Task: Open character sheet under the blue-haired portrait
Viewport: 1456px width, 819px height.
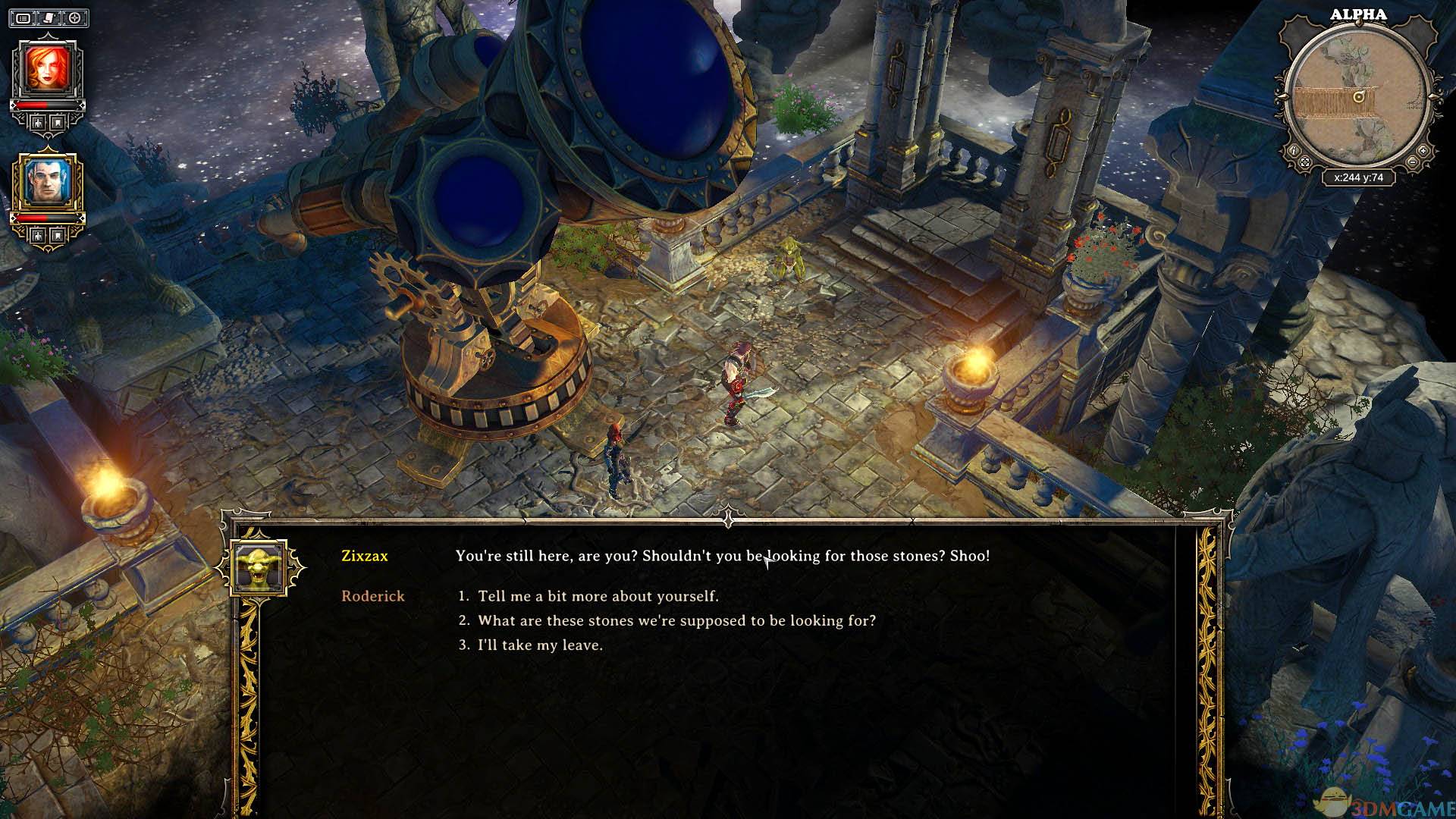Action: click(x=37, y=236)
